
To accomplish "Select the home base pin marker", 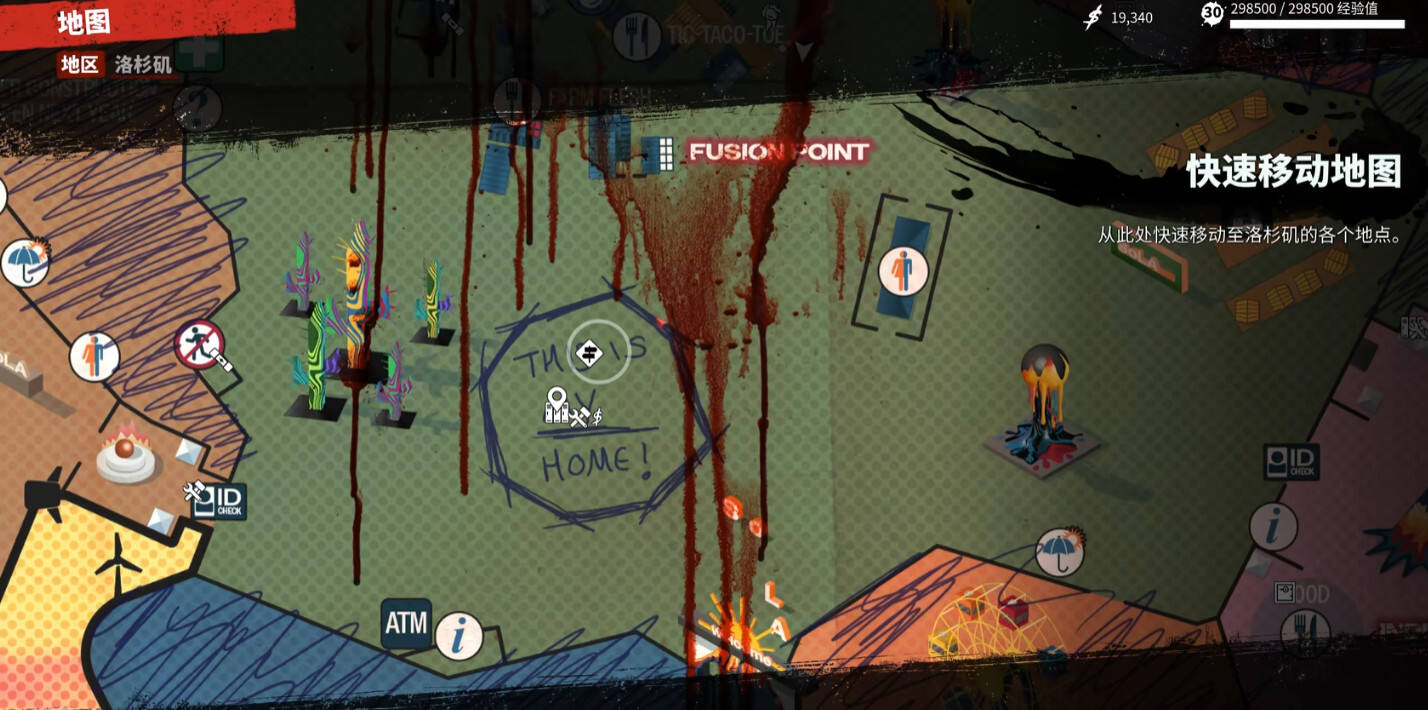I will coord(557,405).
